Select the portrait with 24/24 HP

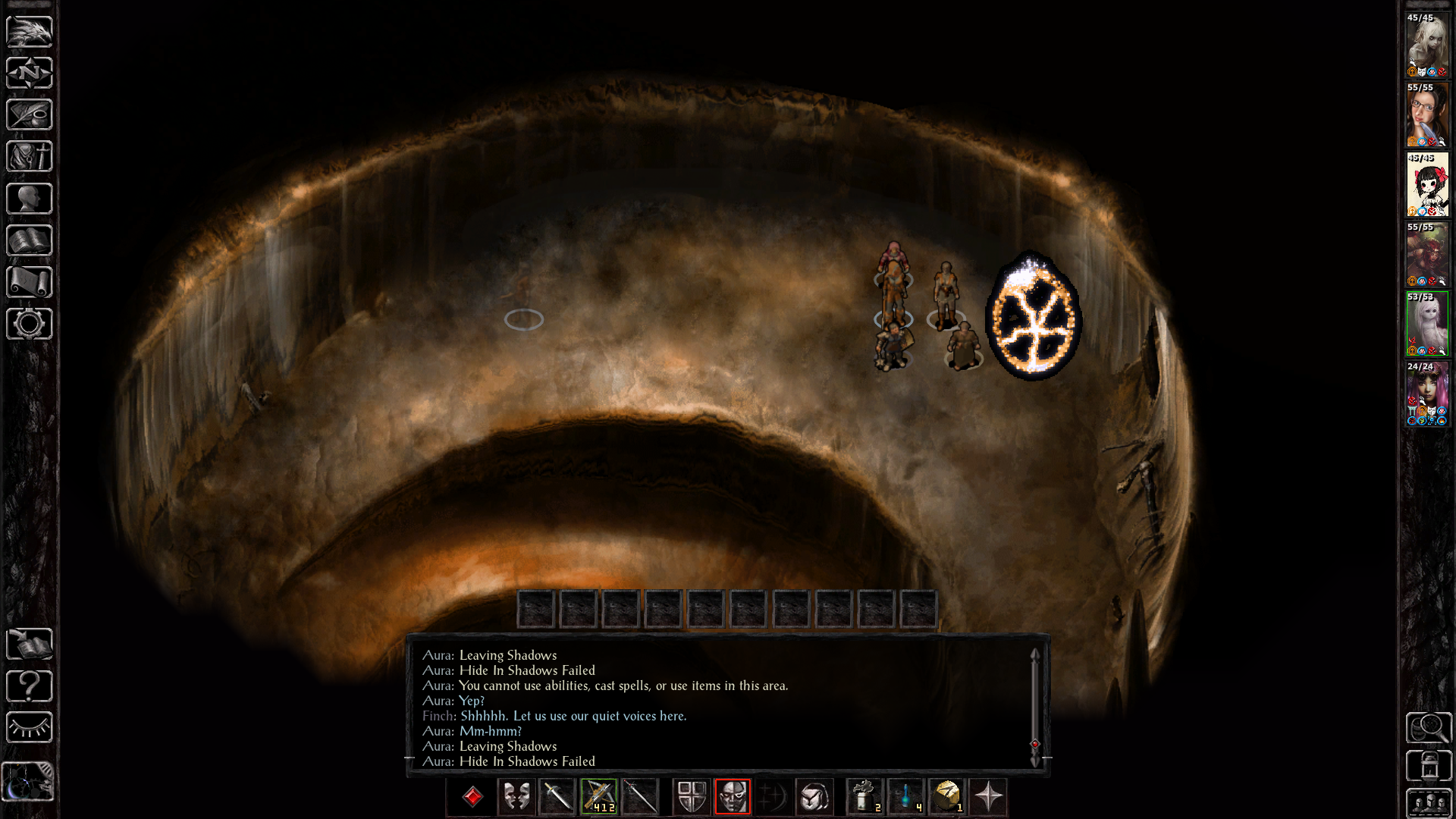click(x=1427, y=394)
